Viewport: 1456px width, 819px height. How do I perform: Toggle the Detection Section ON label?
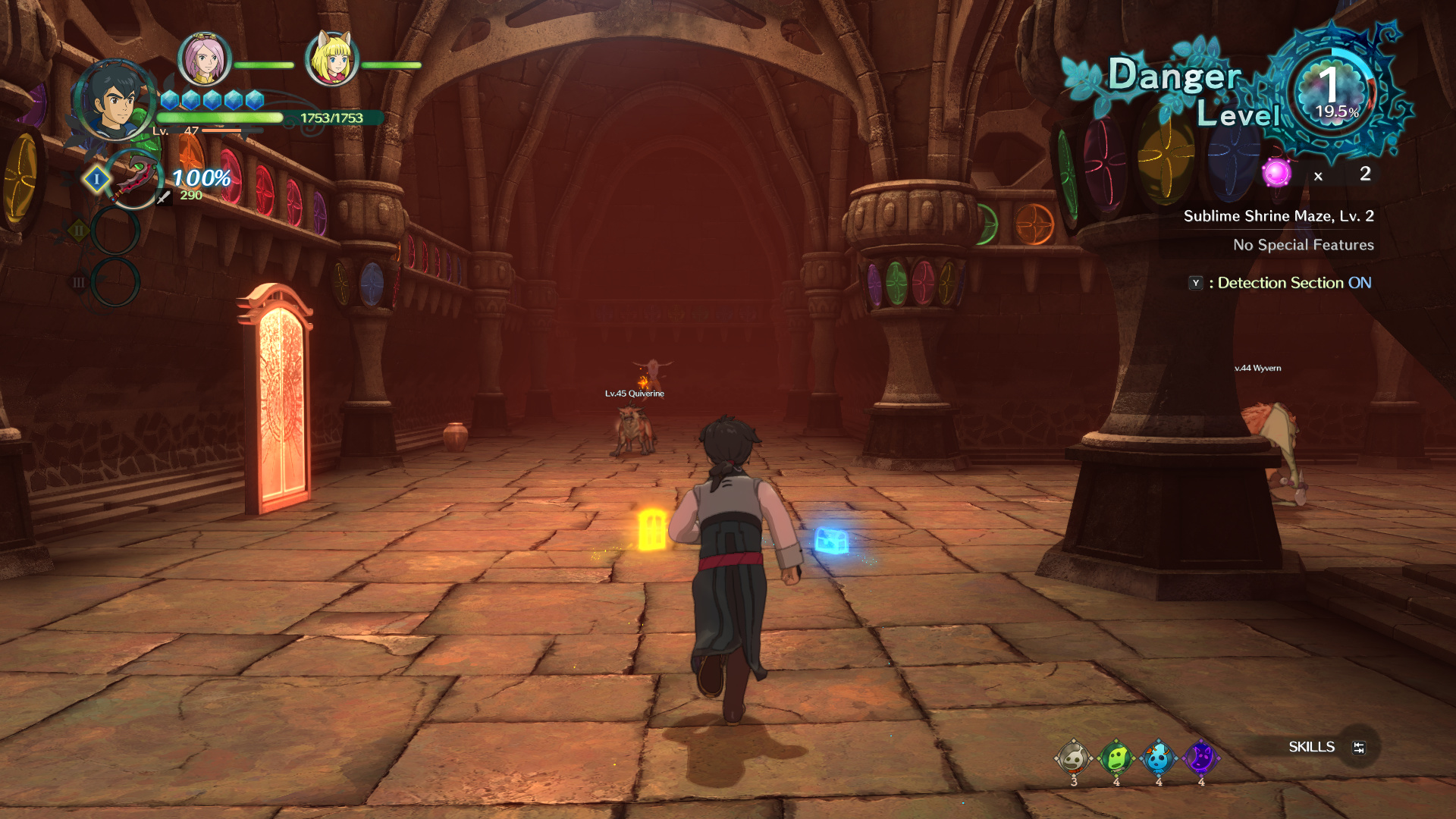pyautogui.click(x=1294, y=283)
